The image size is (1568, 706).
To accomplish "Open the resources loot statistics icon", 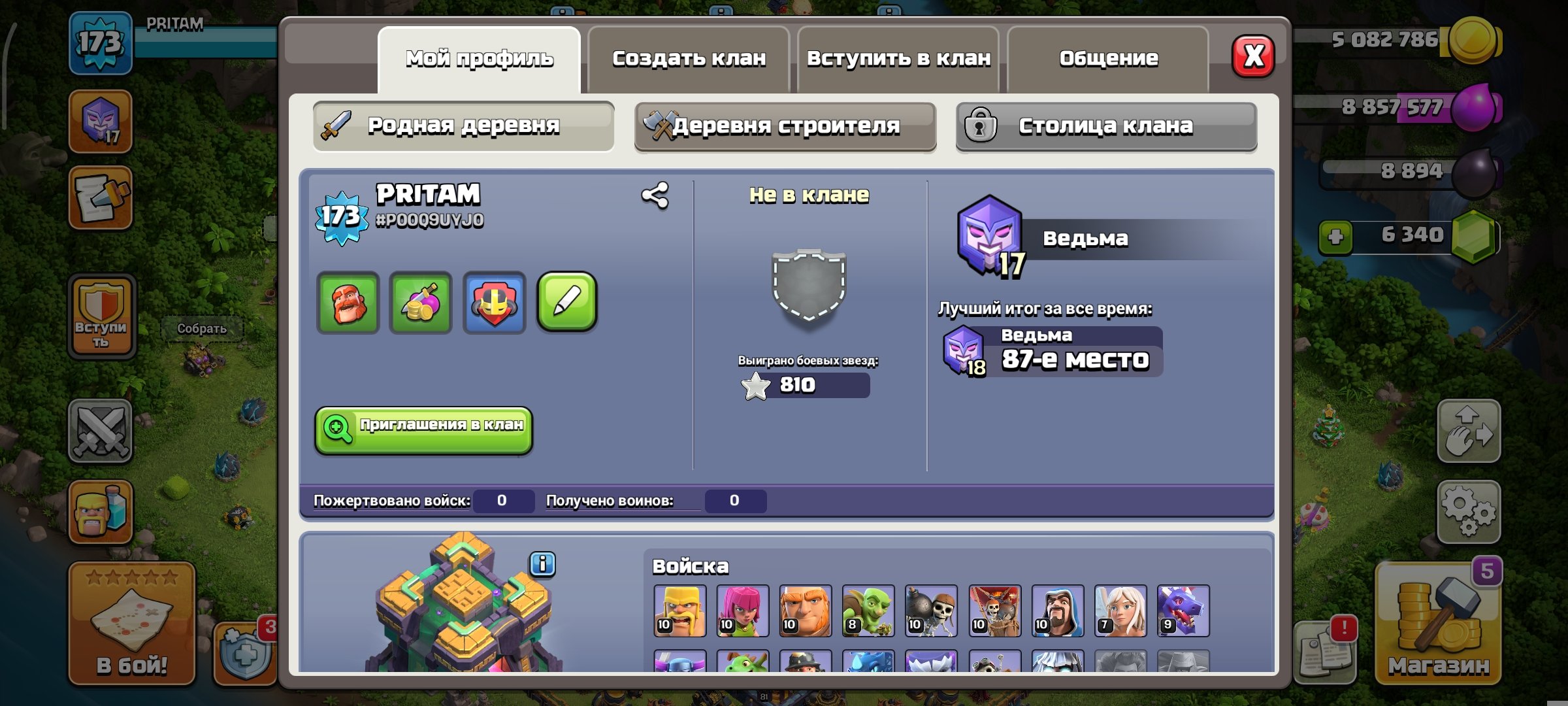I will (x=420, y=302).
